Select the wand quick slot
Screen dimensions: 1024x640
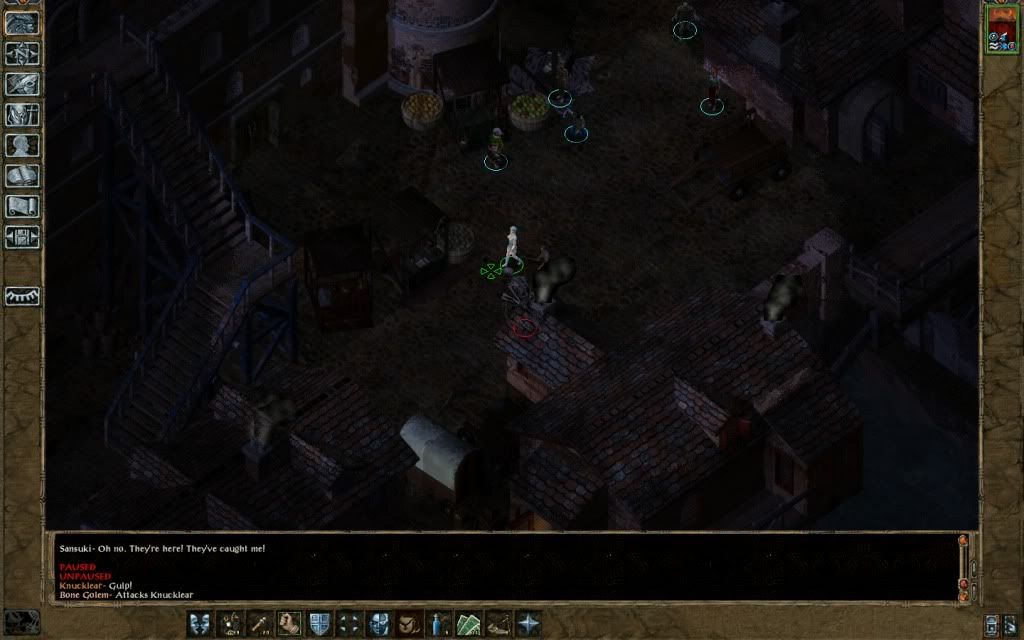(x=260, y=623)
